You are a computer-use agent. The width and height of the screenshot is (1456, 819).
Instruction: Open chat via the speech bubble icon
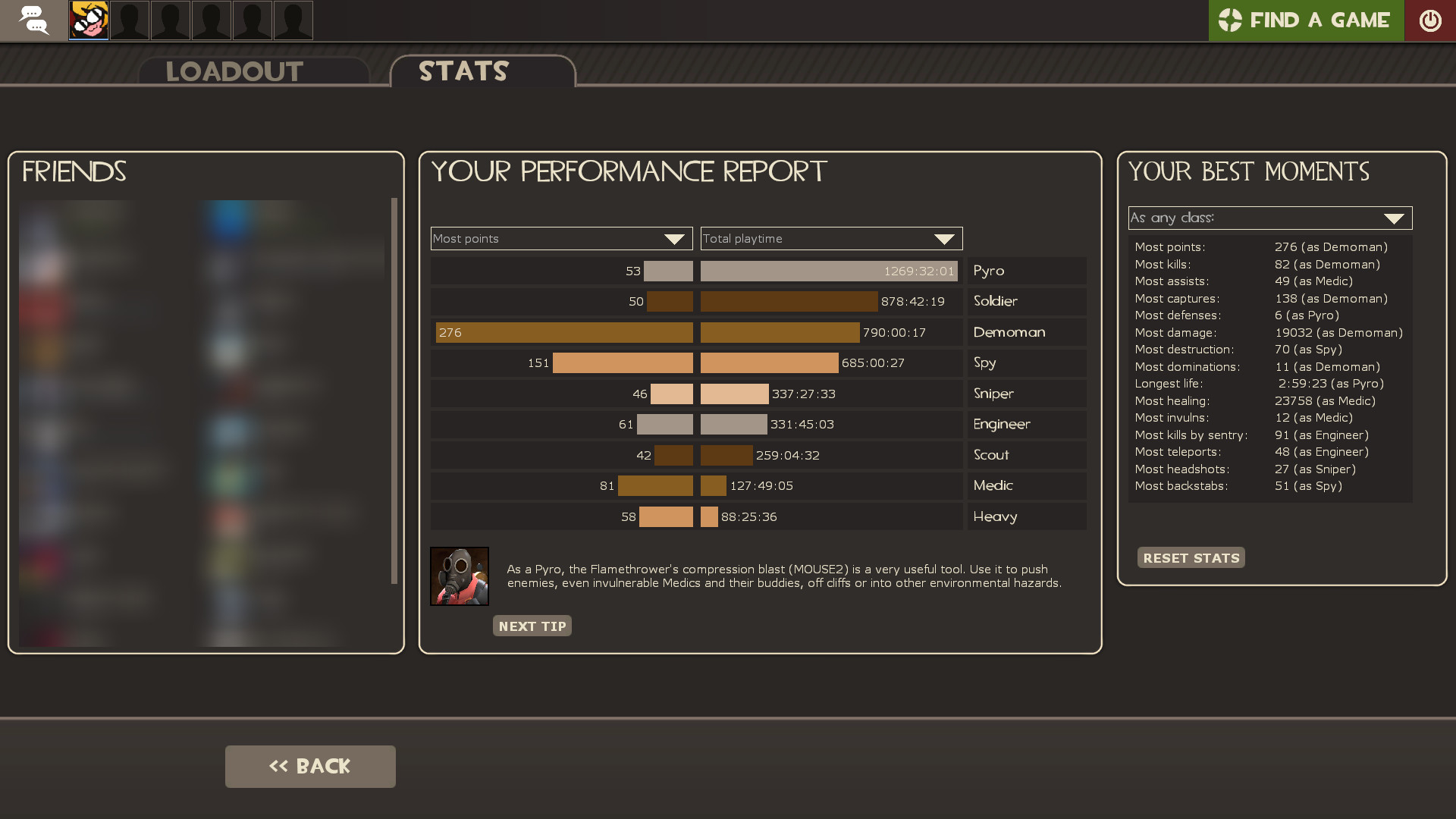point(33,20)
